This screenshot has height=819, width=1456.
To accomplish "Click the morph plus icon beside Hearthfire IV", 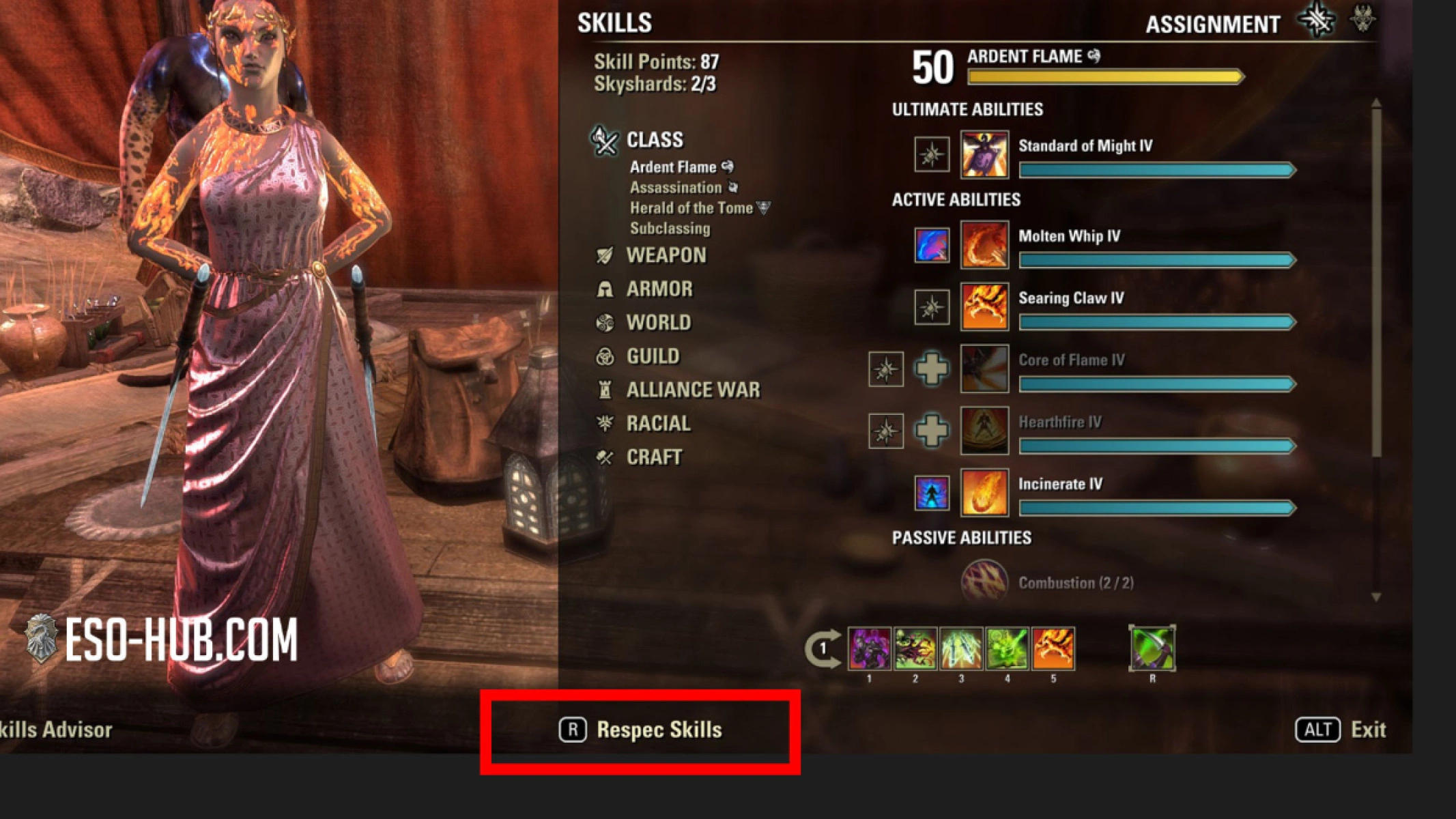I will coord(932,431).
